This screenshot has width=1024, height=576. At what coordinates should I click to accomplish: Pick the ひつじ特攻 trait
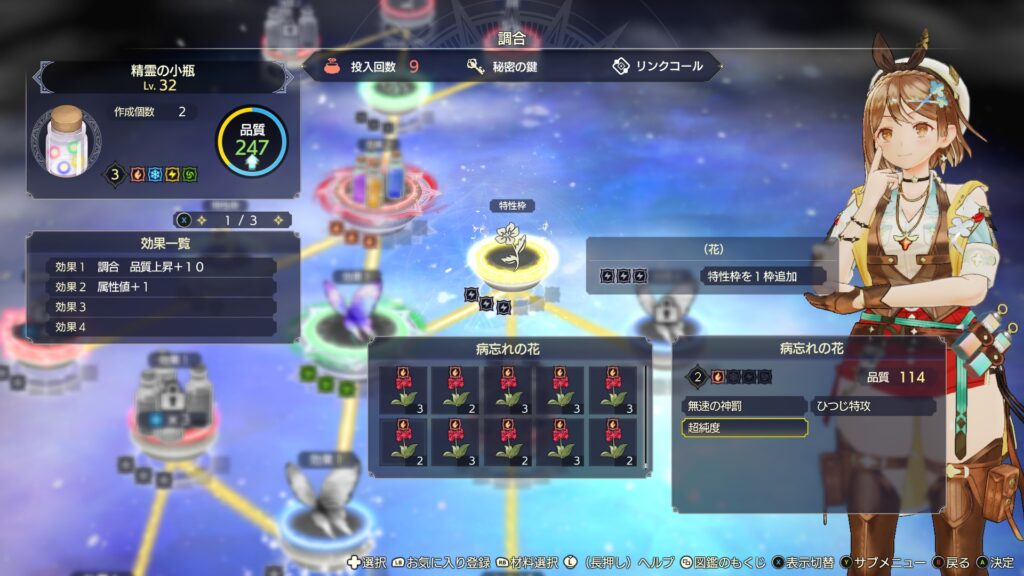point(873,406)
